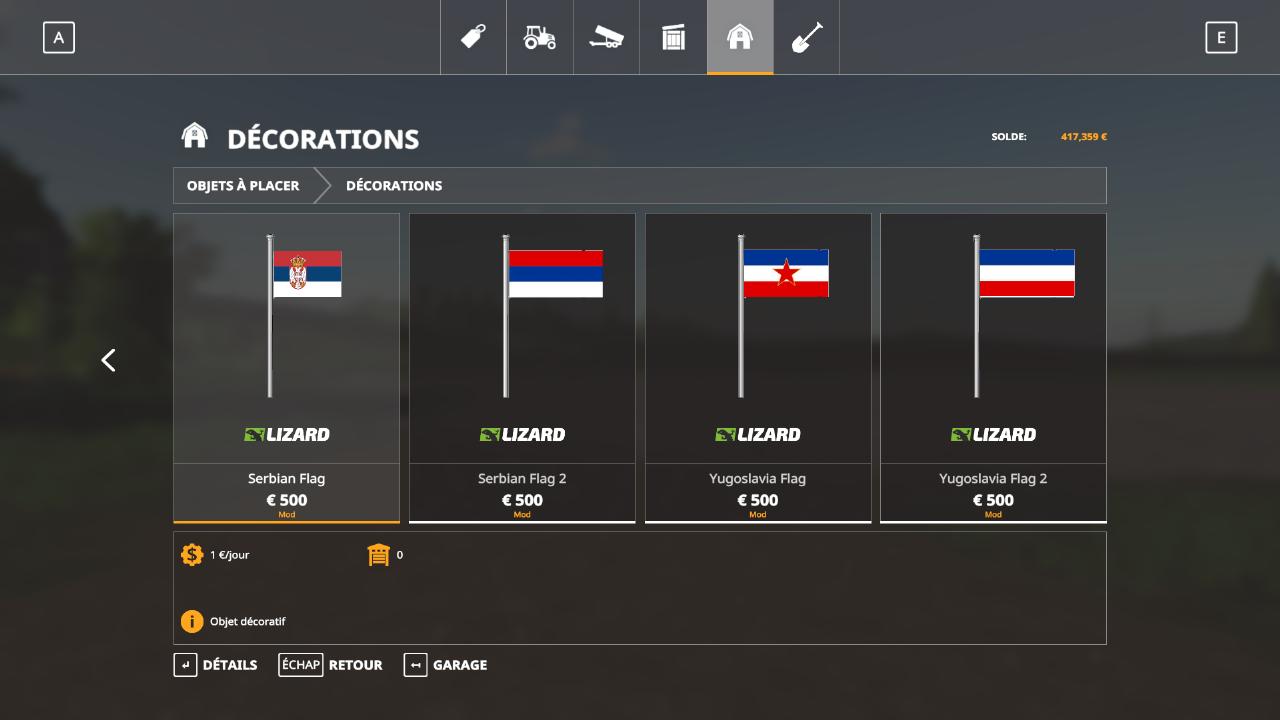Open the shovel landscaping tab
Screen dimensions: 1280x720
(x=806, y=38)
